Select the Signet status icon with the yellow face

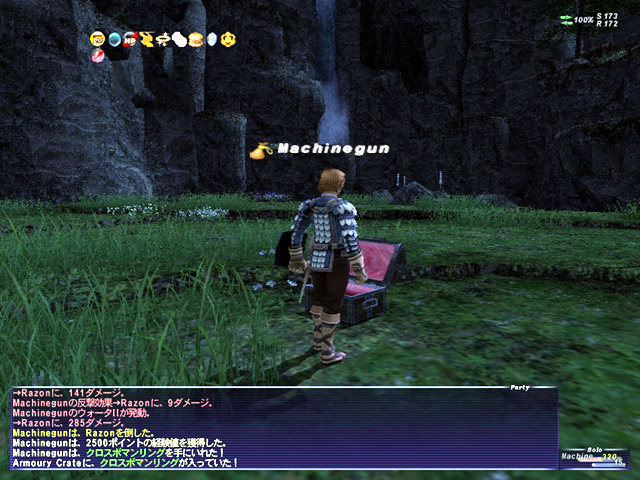tap(97, 39)
